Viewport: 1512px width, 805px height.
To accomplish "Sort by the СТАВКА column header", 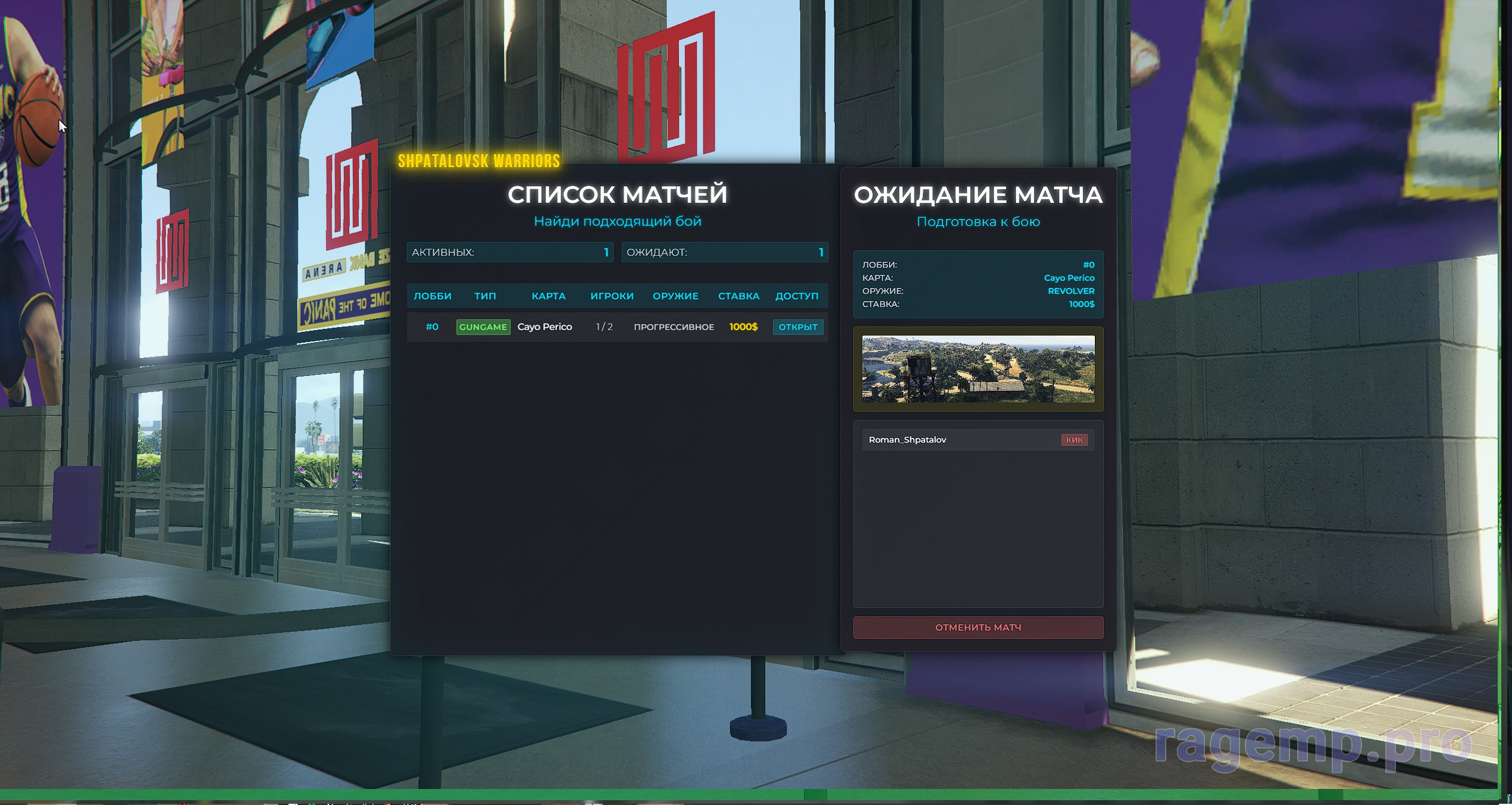I will pyautogui.click(x=738, y=296).
